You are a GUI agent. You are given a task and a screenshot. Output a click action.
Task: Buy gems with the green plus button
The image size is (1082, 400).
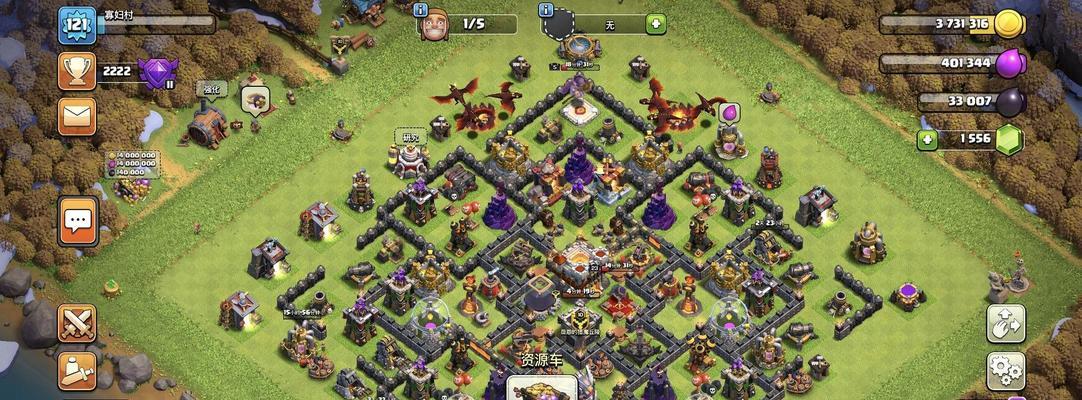tap(927, 140)
